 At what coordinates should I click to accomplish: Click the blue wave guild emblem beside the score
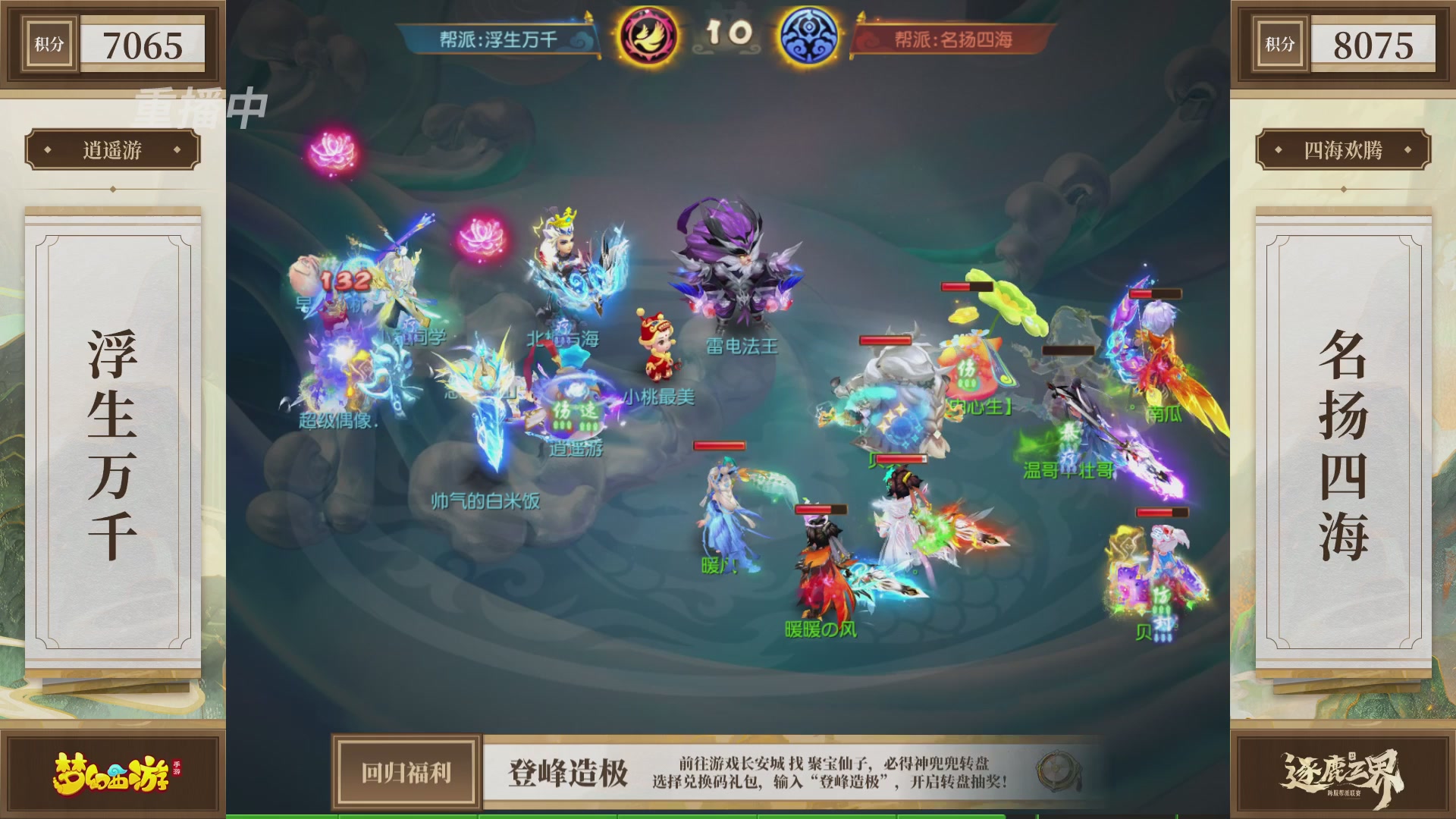coord(815,33)
